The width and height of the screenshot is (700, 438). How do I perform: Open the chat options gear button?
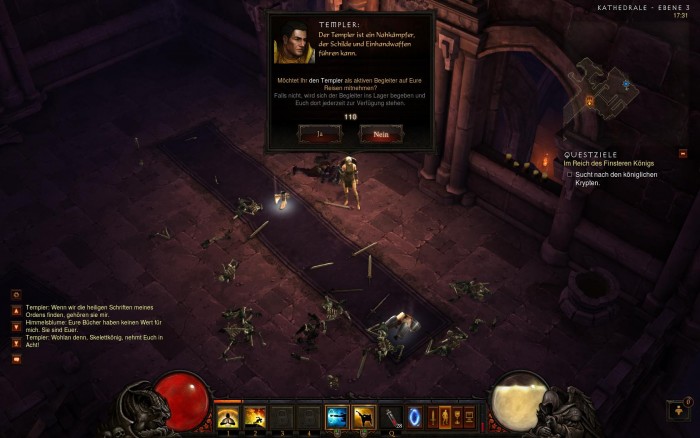[x=16, y=294]
